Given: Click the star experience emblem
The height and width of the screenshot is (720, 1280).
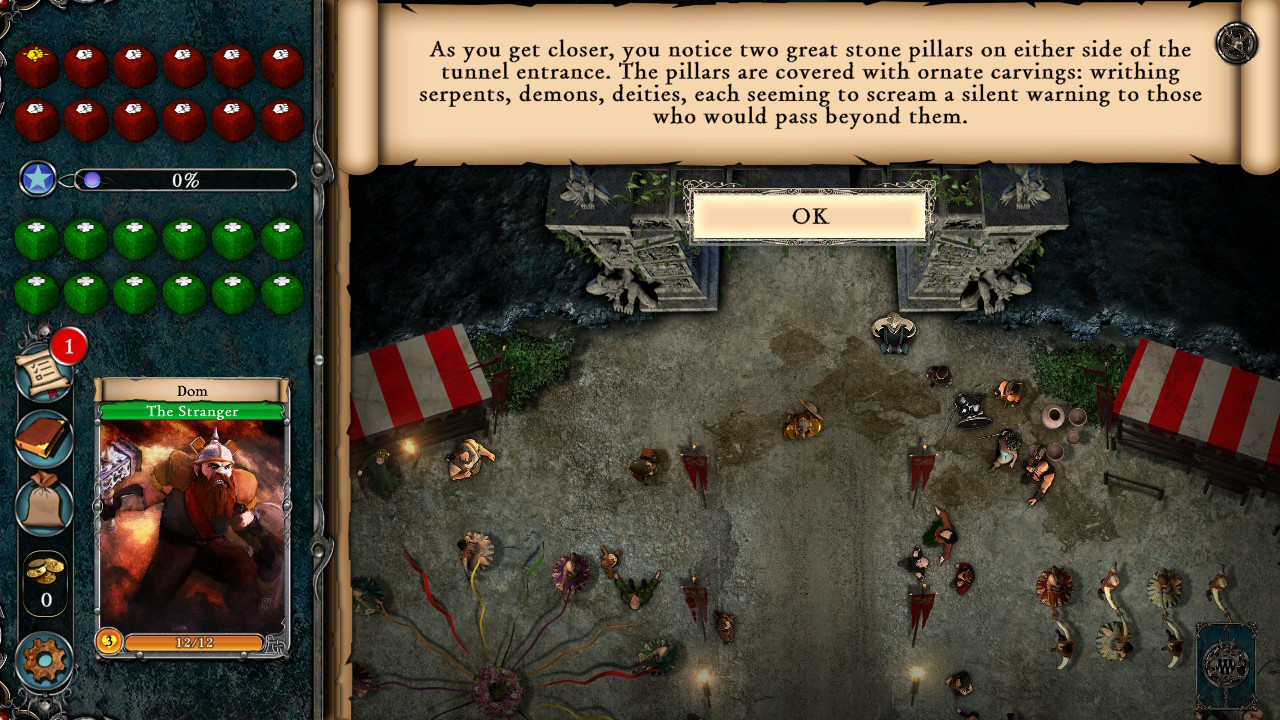Looking at the screenshot, I should [x=37, y=180].
